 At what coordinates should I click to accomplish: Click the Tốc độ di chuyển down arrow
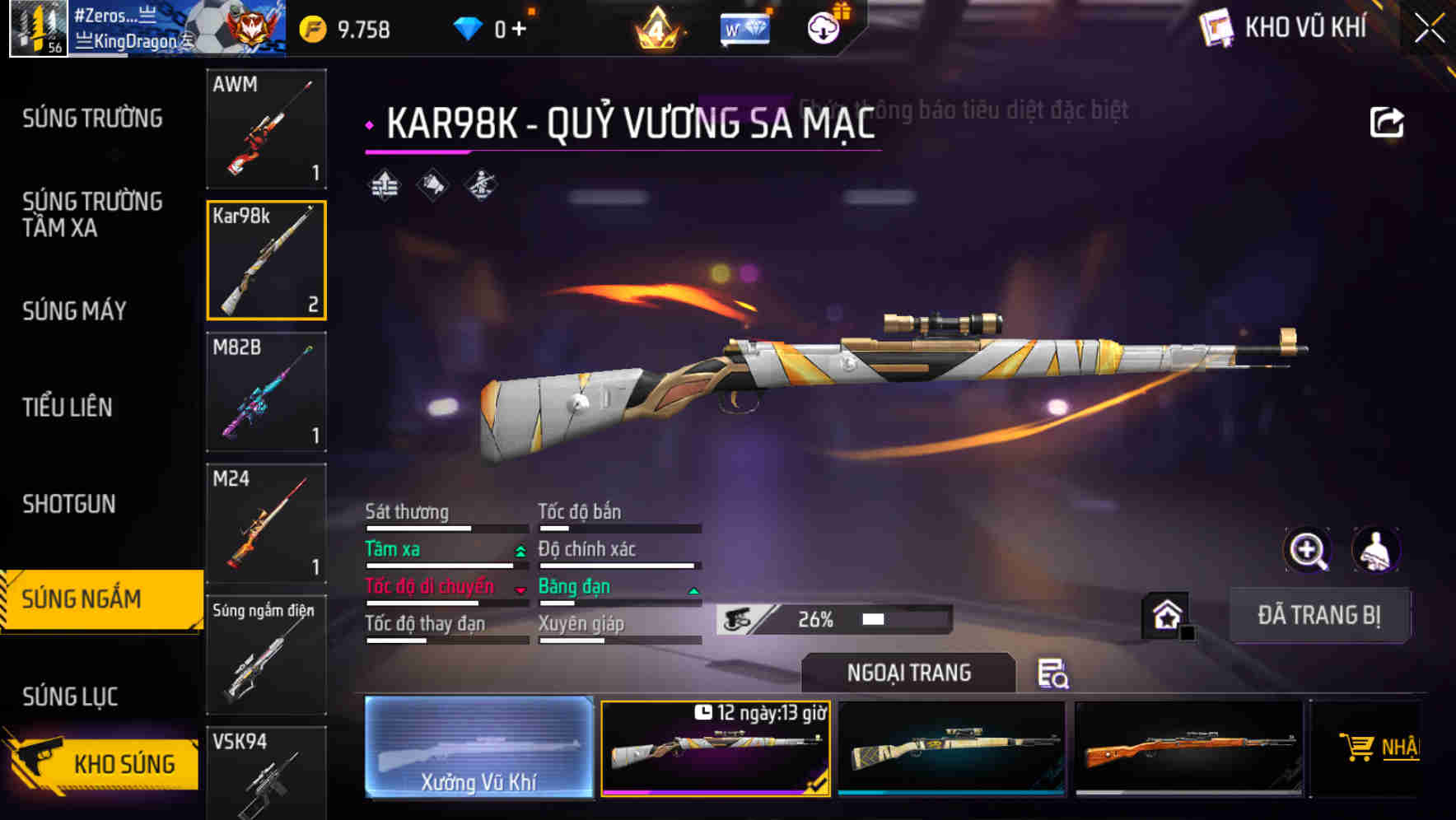point(520,590)
